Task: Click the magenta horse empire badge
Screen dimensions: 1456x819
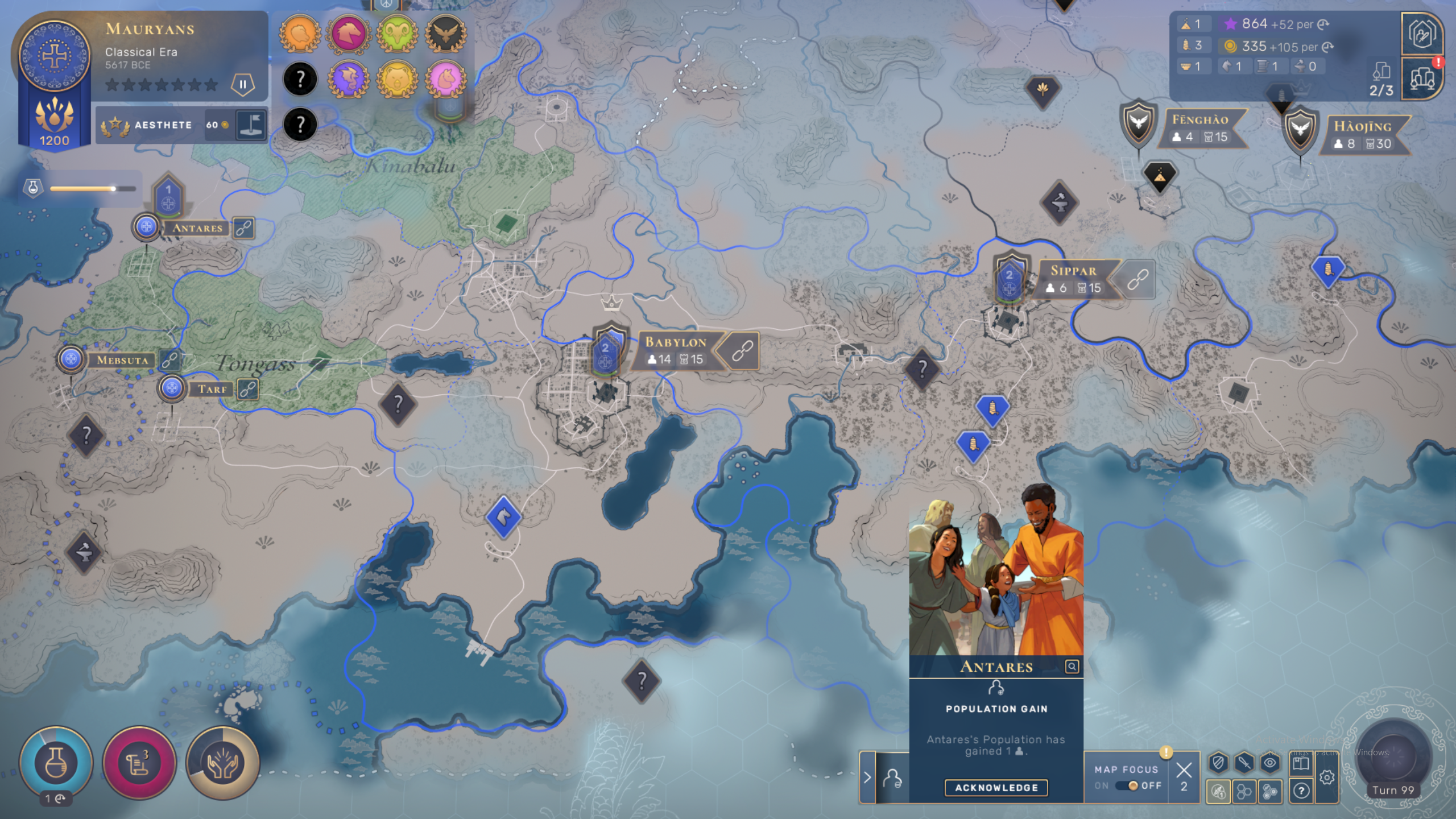Action: (x=349, y=33)
